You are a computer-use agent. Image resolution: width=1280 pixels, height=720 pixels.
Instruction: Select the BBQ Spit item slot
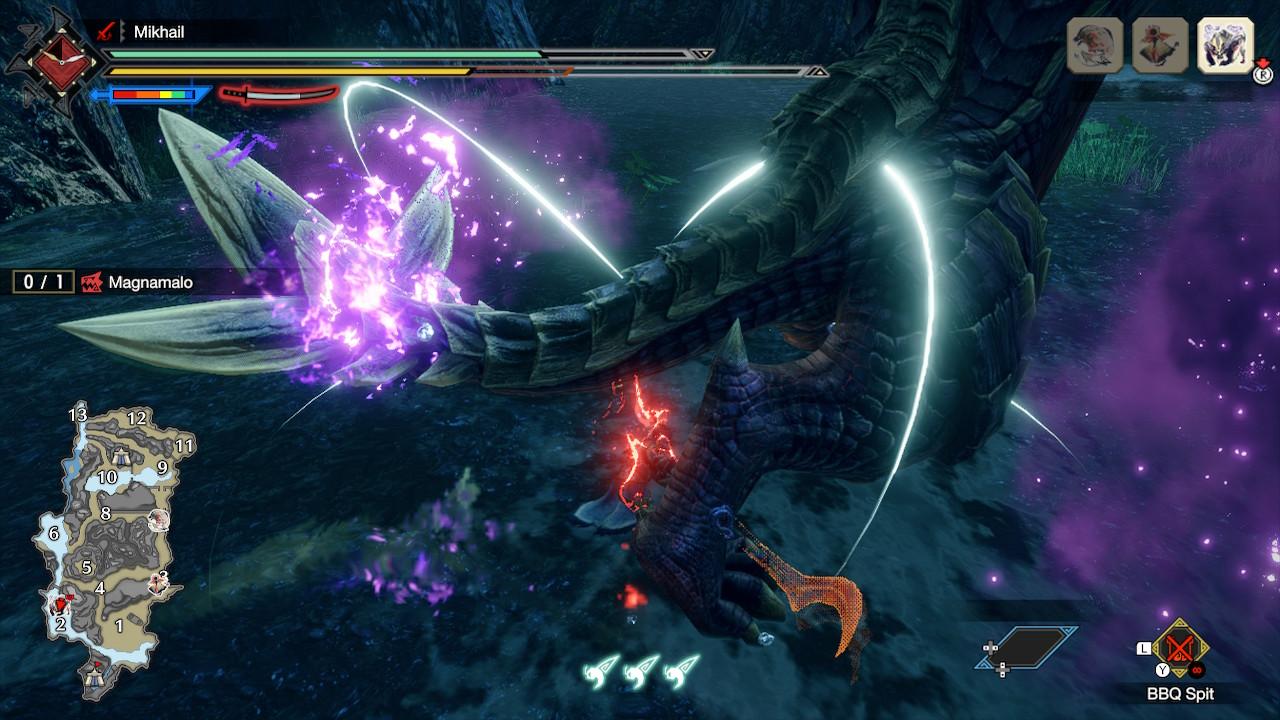1180,649
